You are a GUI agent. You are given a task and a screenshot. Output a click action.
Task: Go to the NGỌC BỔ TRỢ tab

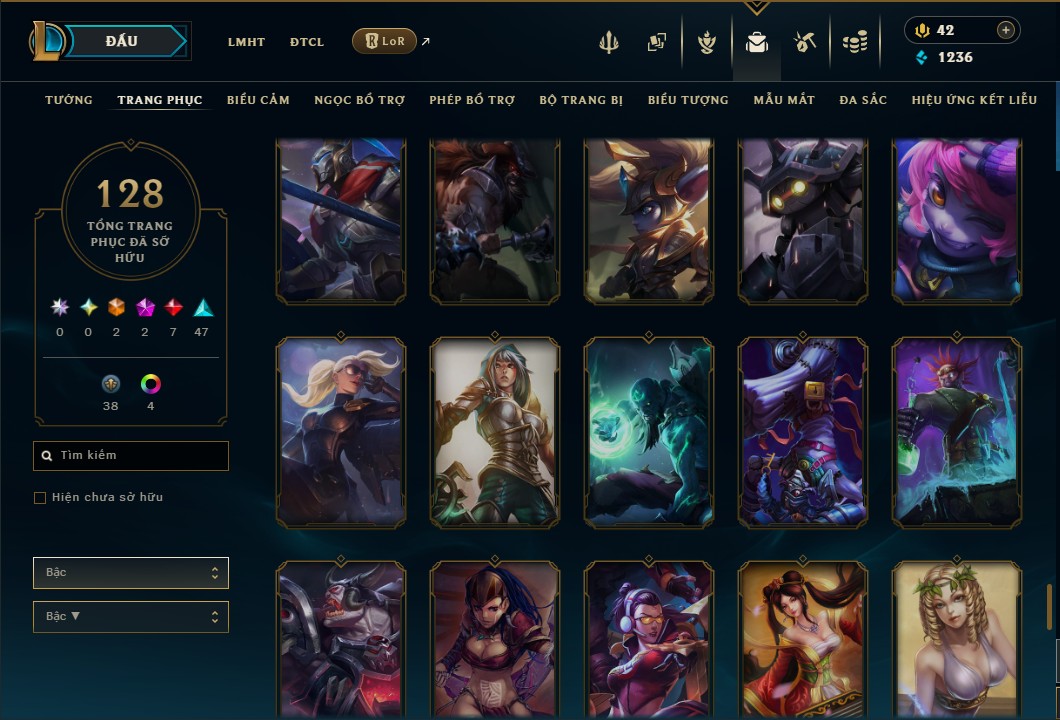(359, 100)
